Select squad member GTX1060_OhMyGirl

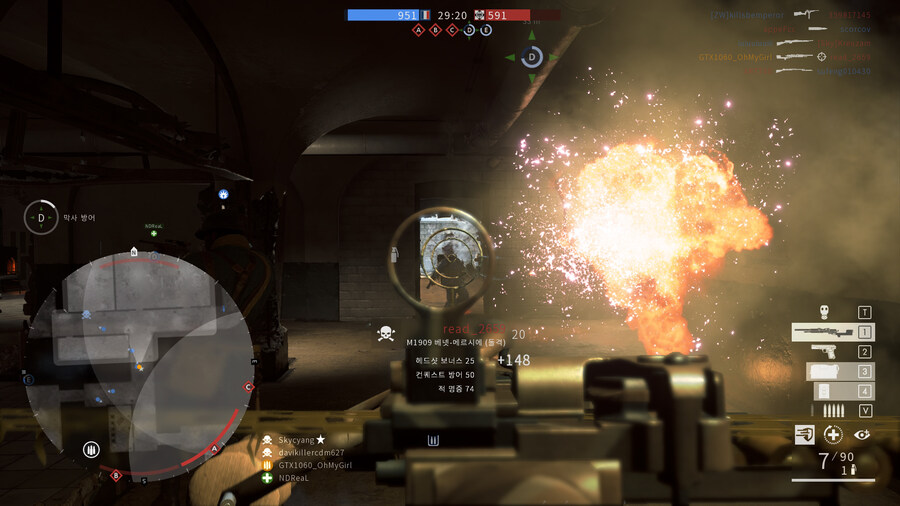[x=314, y=465]
